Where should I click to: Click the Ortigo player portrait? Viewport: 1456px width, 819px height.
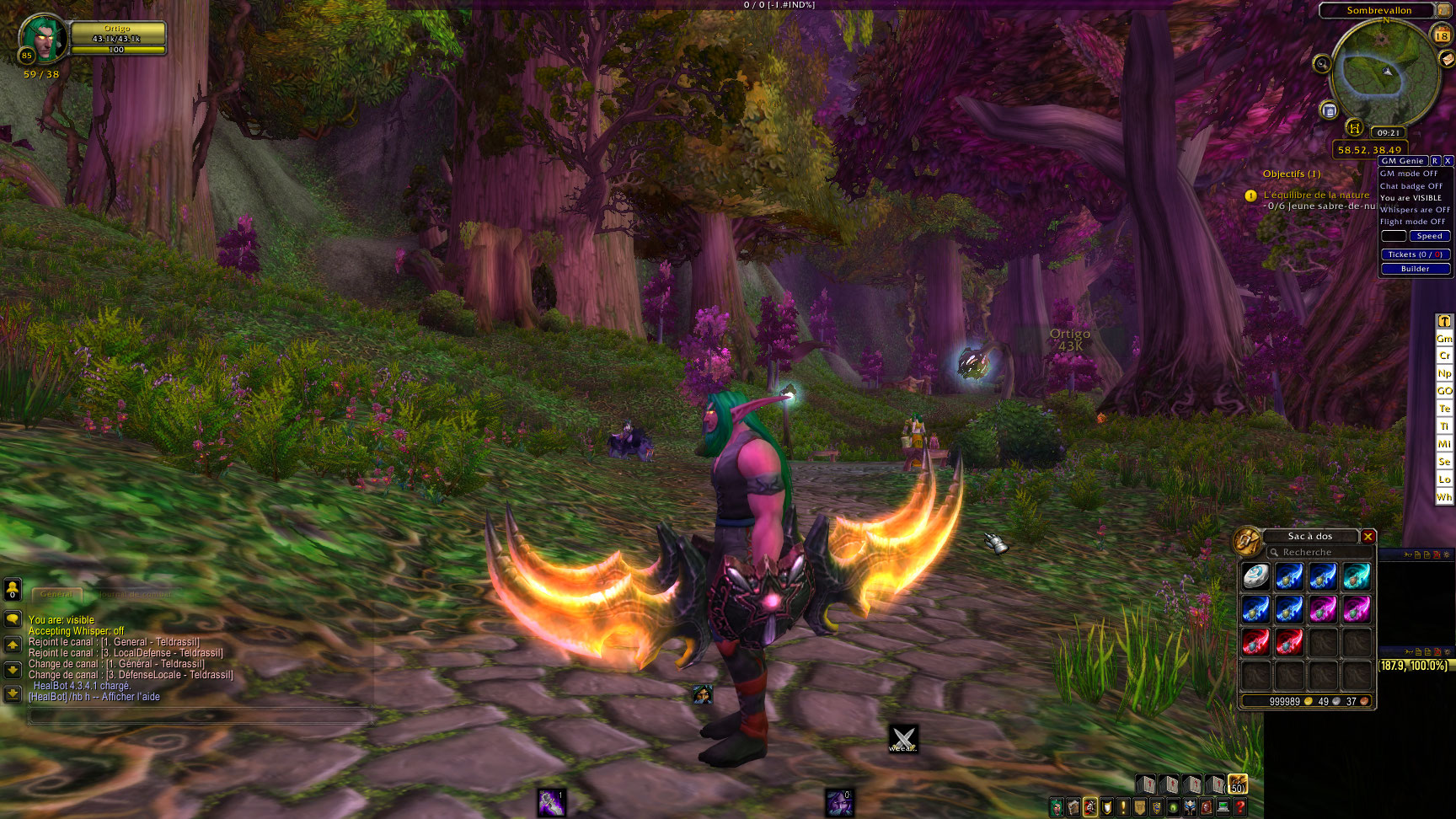(x=42, y=39)
